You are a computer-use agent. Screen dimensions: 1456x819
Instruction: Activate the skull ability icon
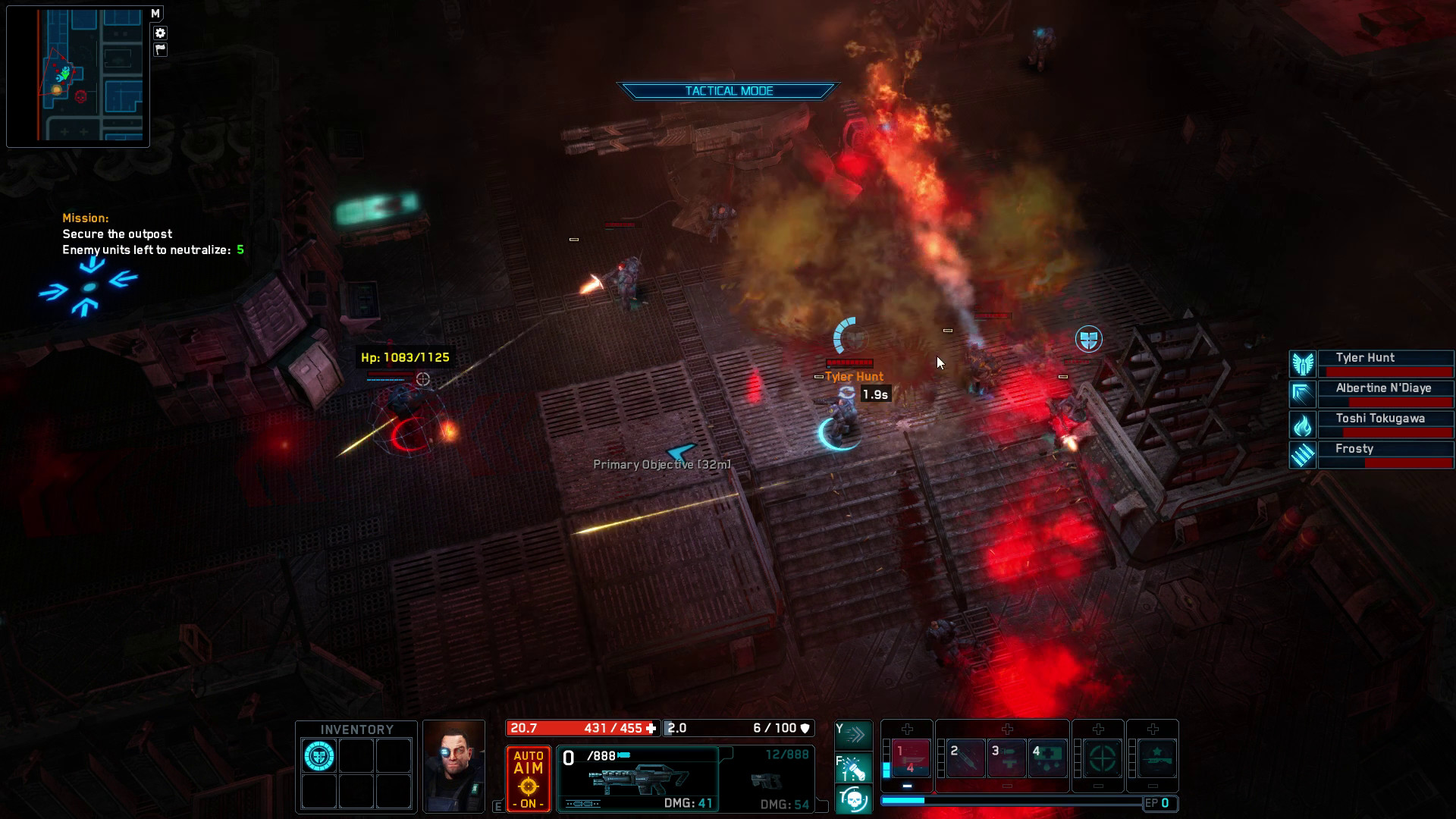tap(854, 800)
